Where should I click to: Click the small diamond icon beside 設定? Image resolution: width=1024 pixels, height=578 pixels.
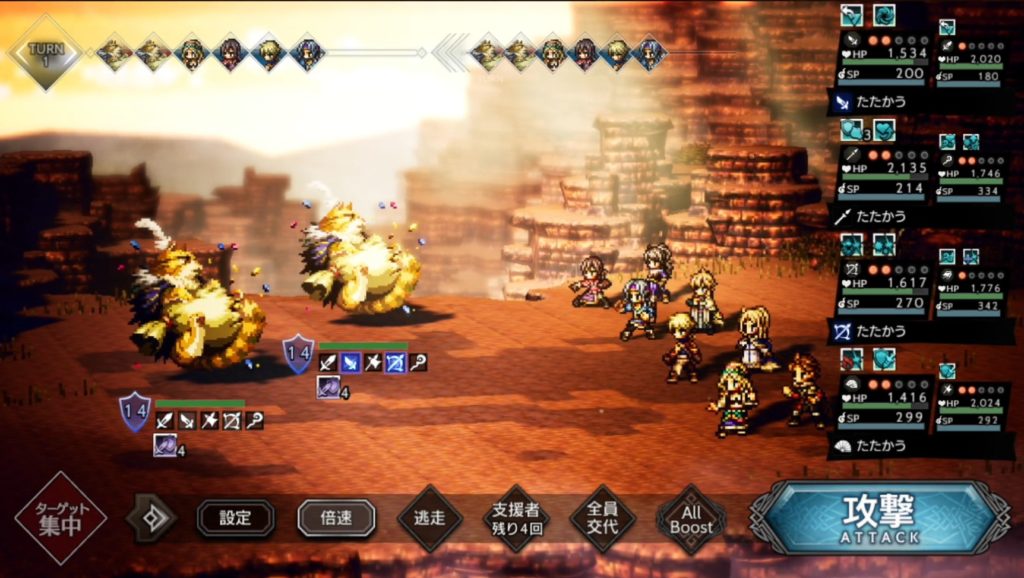[151, 518]
